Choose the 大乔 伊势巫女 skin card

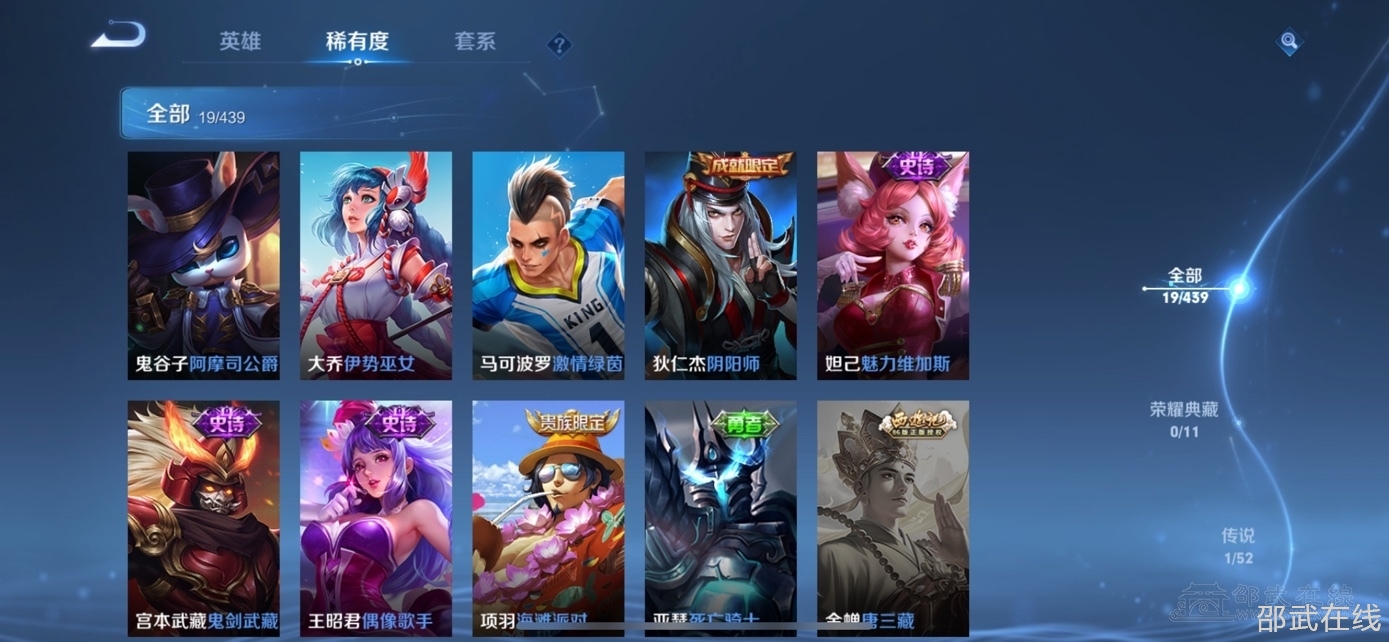pyautogui.click(x=376, y=265)
